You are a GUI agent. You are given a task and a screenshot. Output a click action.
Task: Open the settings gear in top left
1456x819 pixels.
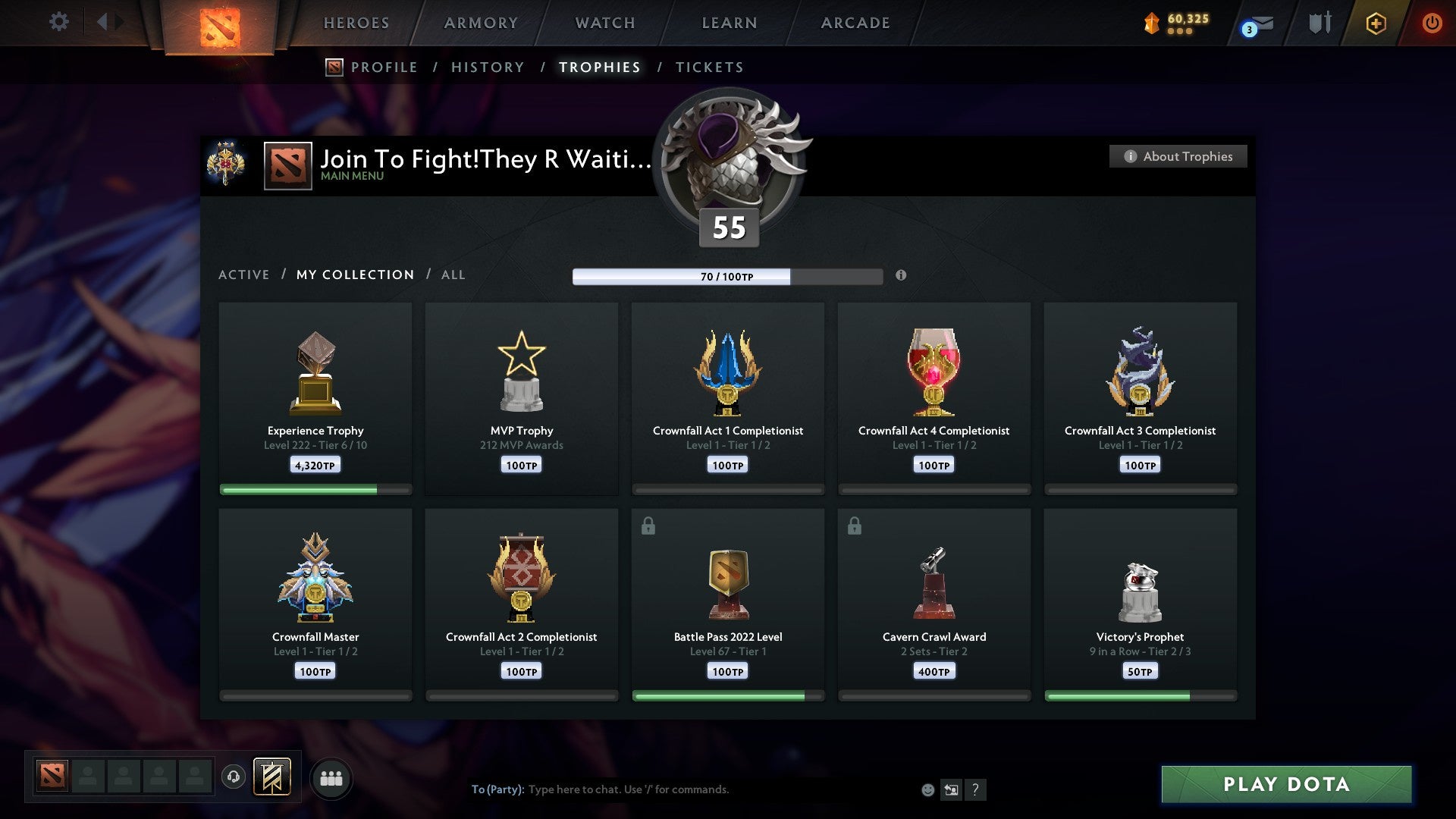59,21
